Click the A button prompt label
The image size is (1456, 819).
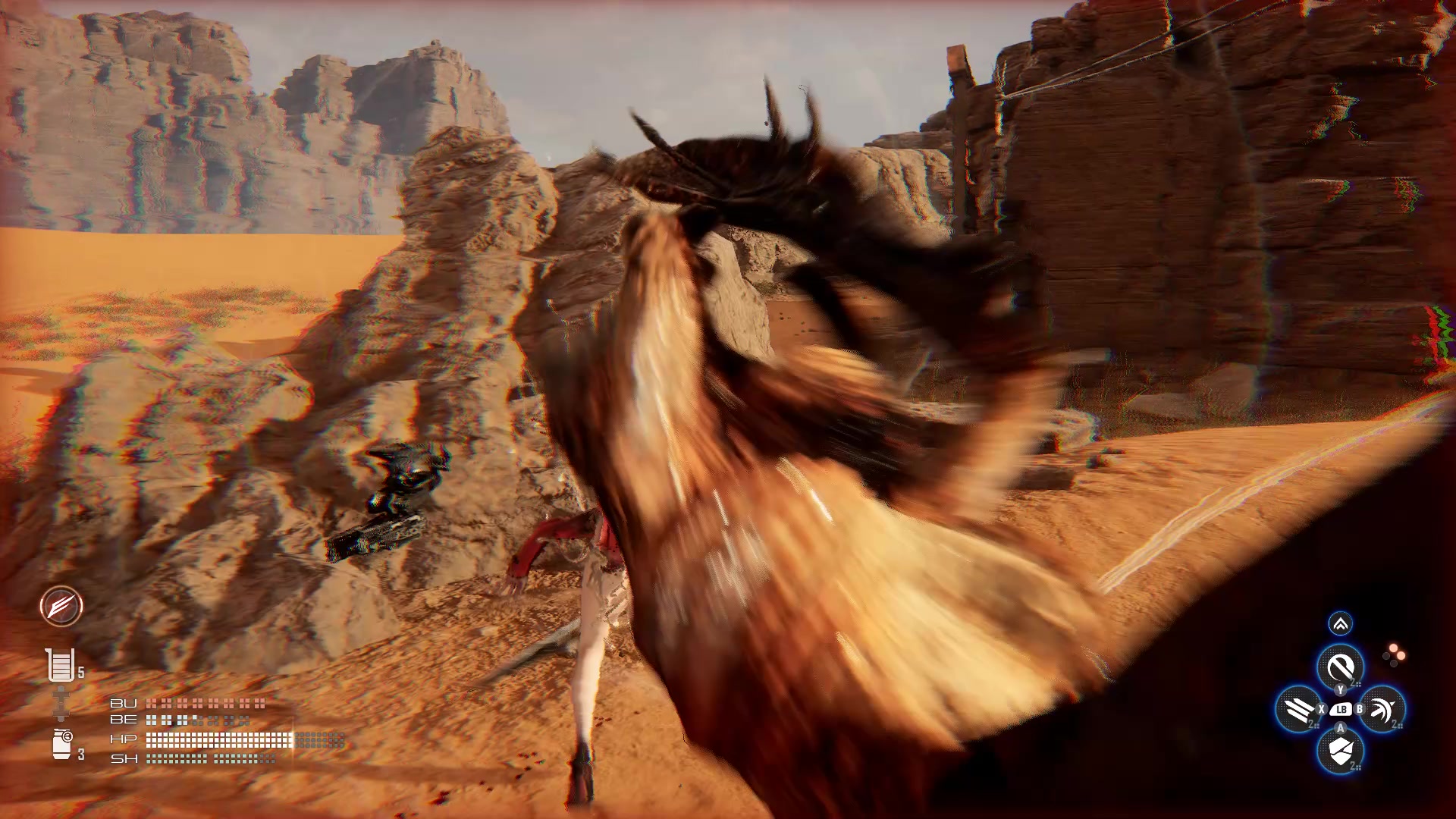tap(1340, 728)
